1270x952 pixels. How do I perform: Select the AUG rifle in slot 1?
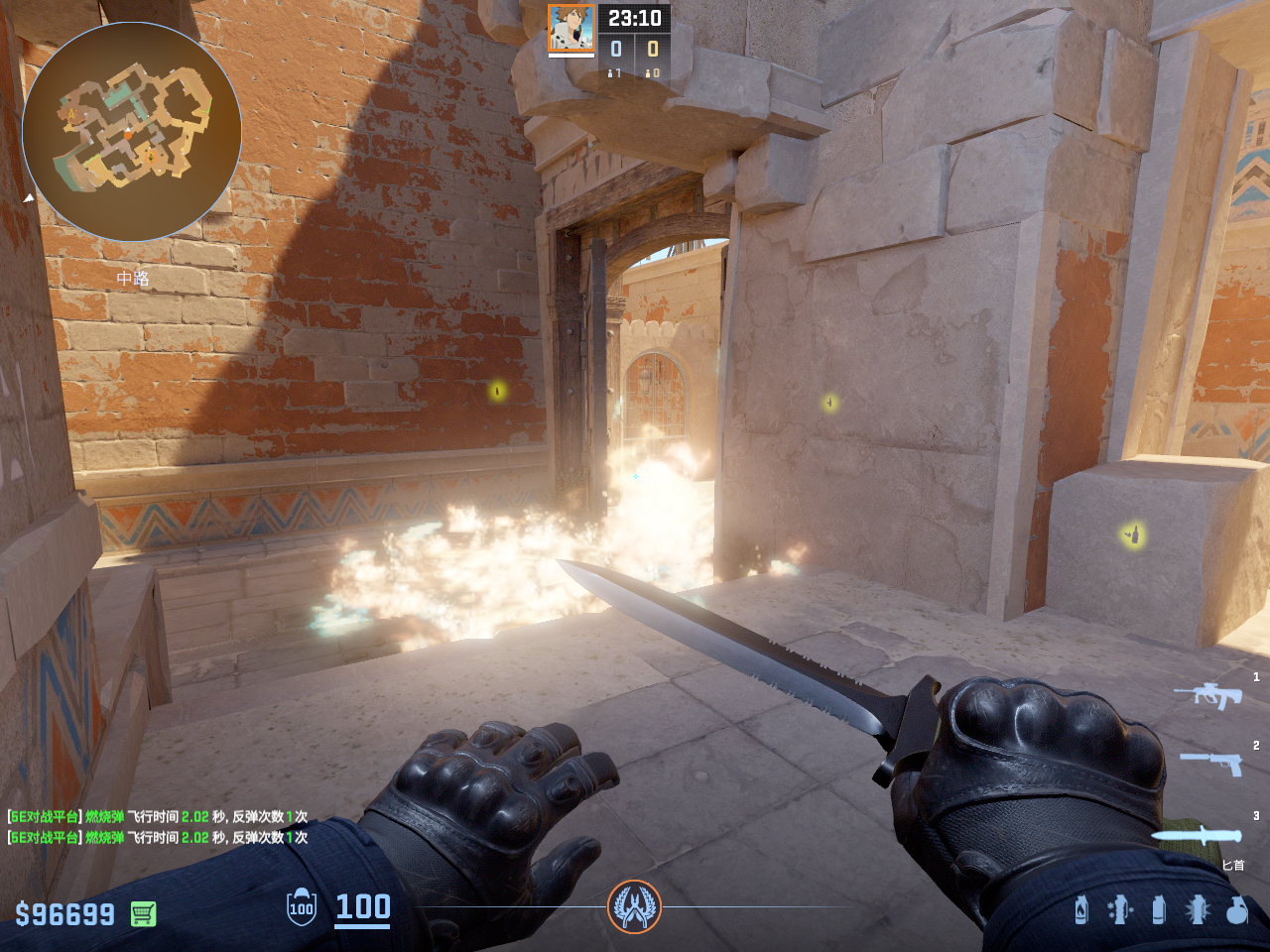[1208, 694]
